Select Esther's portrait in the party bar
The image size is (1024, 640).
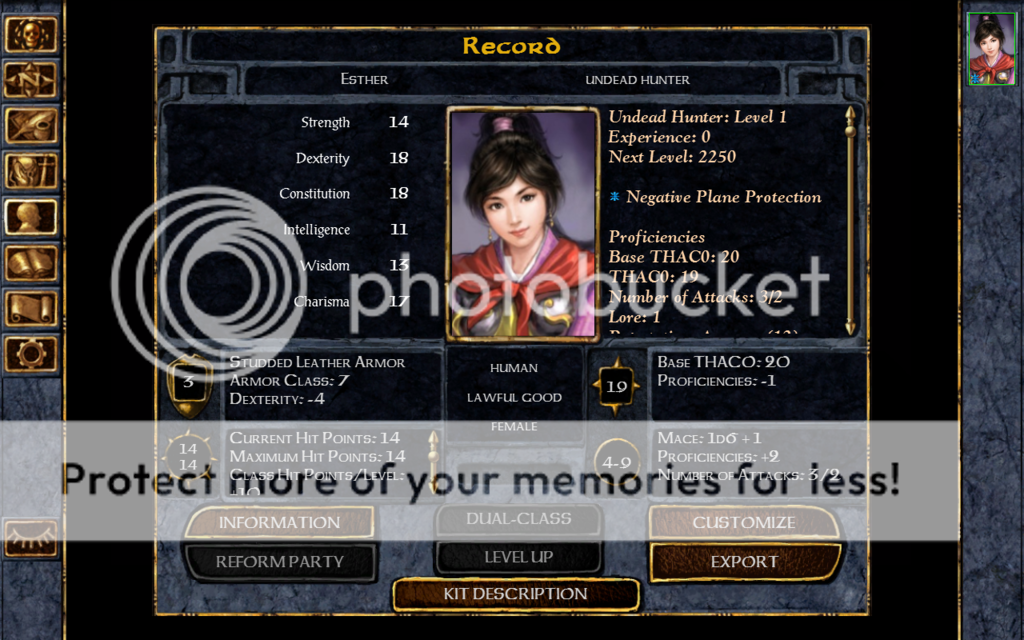(991, 49)
